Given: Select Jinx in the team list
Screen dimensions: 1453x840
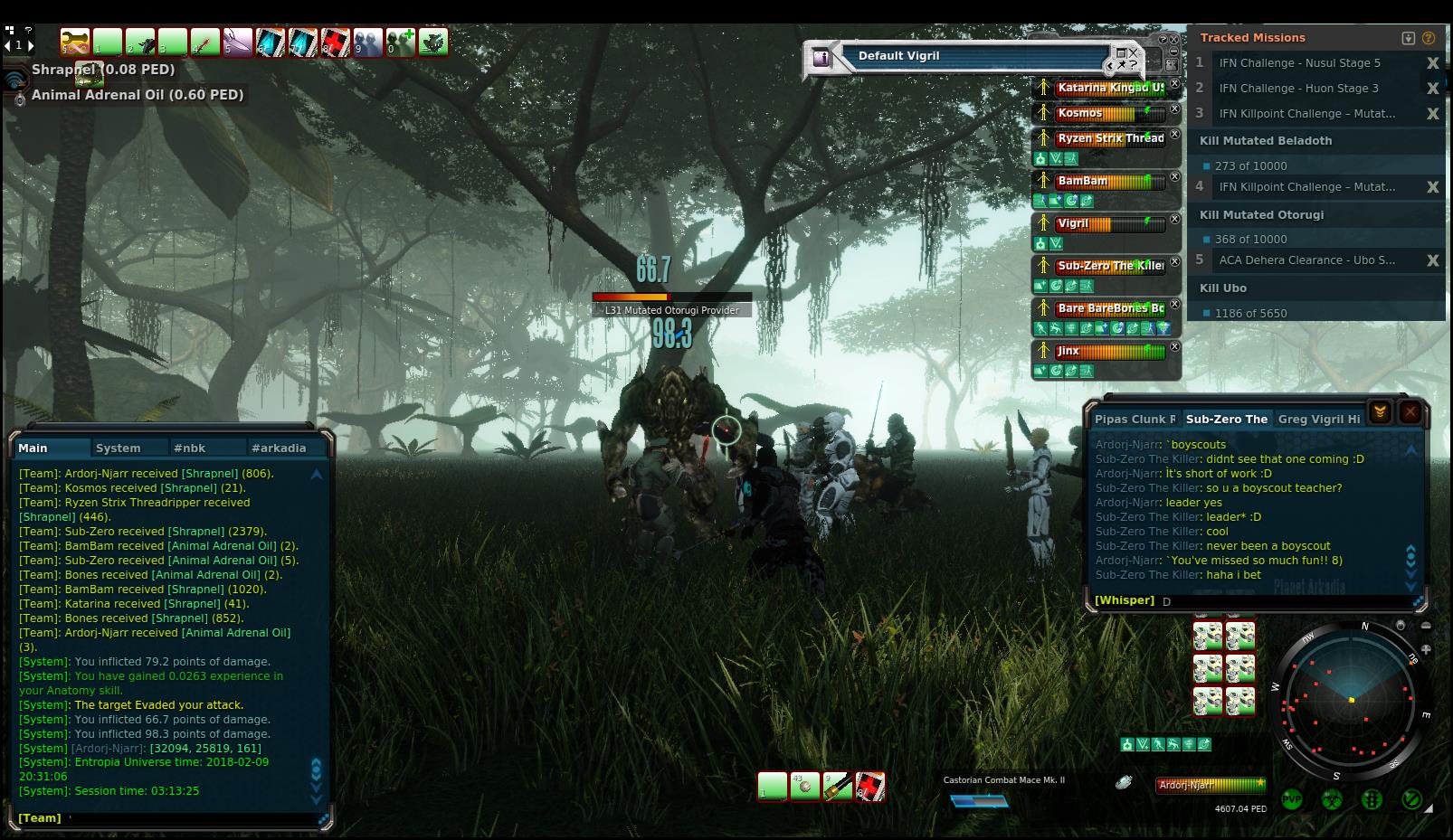Looking at the screenshot, I should click(1068, 351).
